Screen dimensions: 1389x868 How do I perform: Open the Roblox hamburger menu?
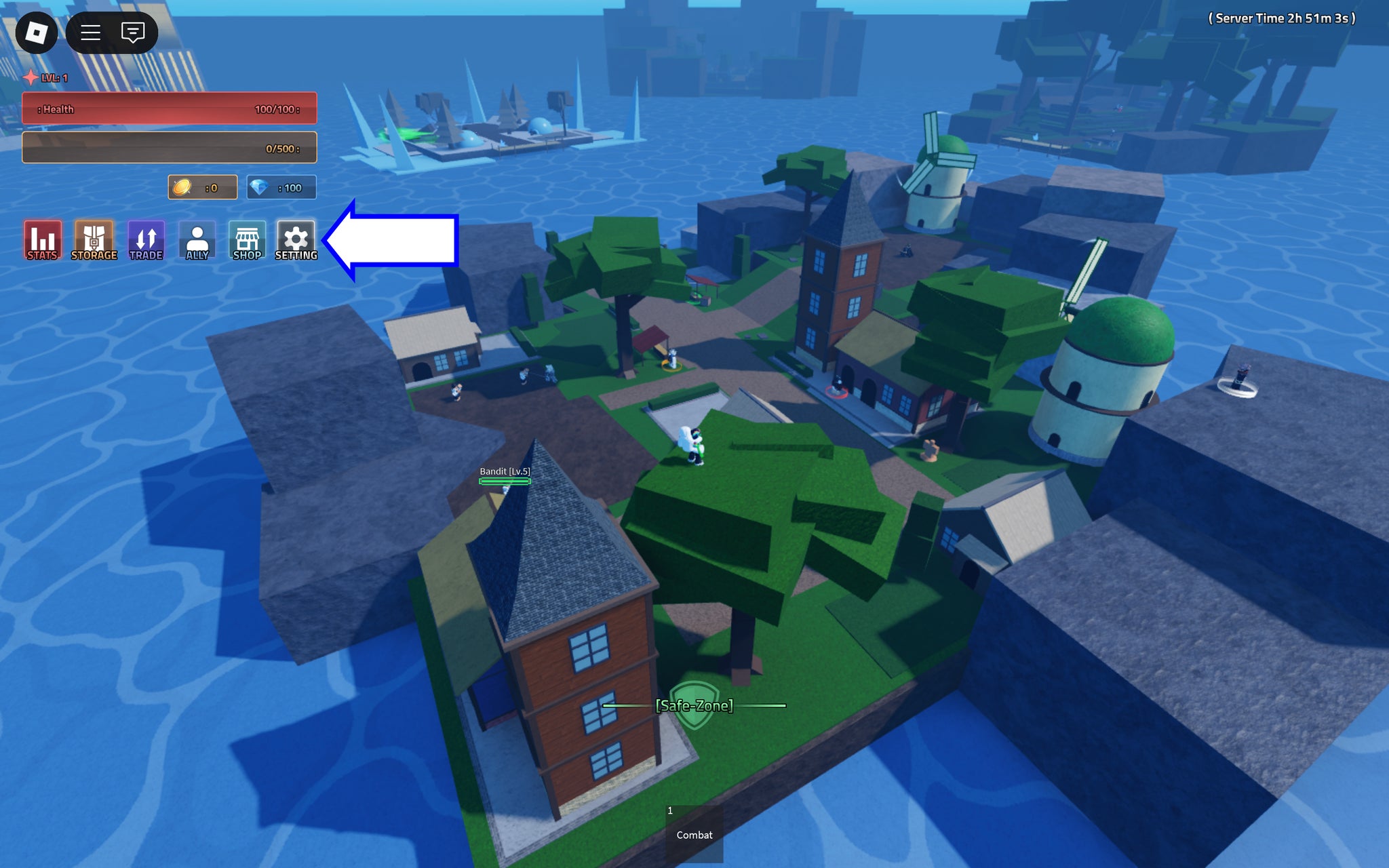90,32
